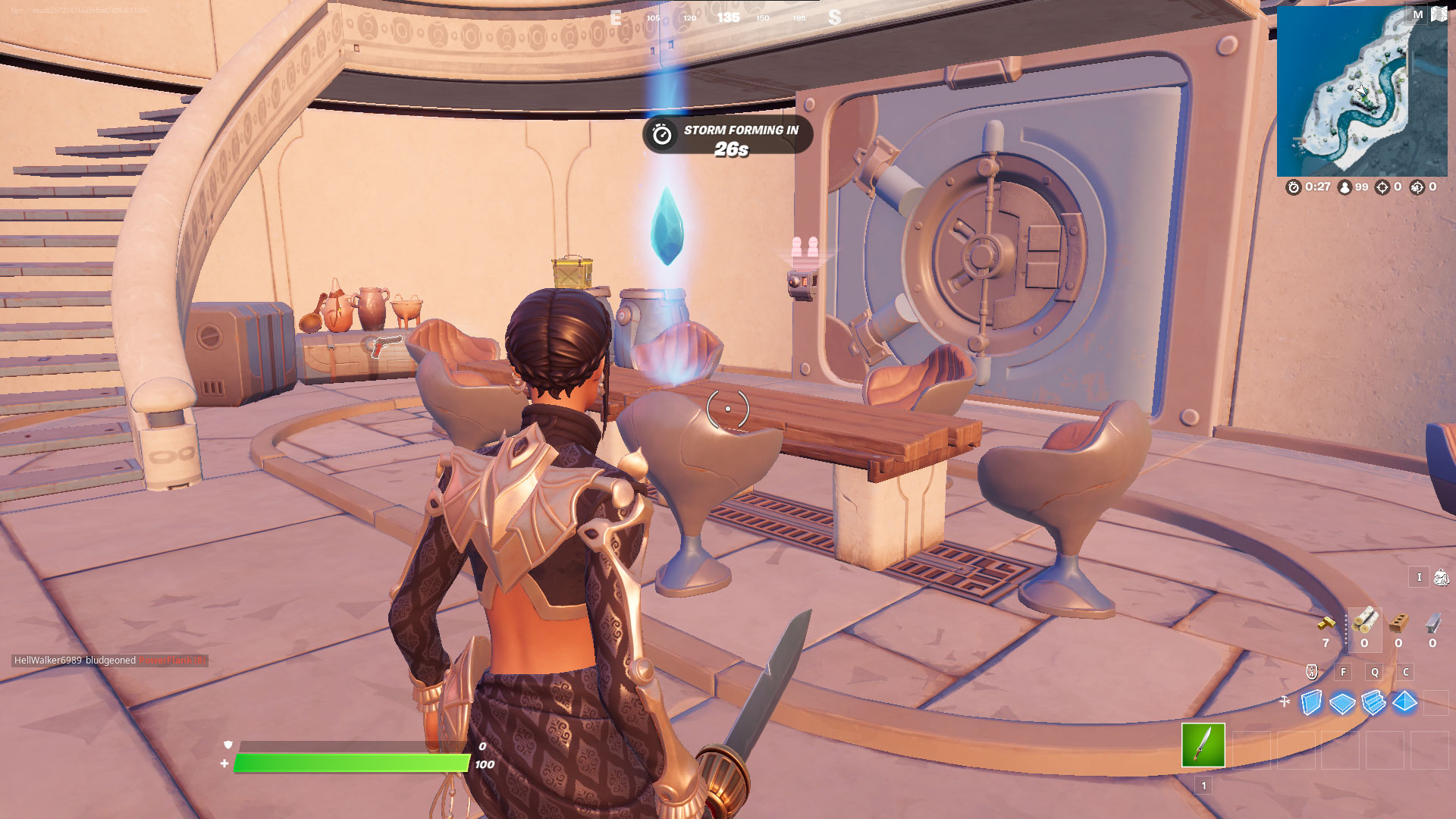Click the players remaining icon

1345,186
